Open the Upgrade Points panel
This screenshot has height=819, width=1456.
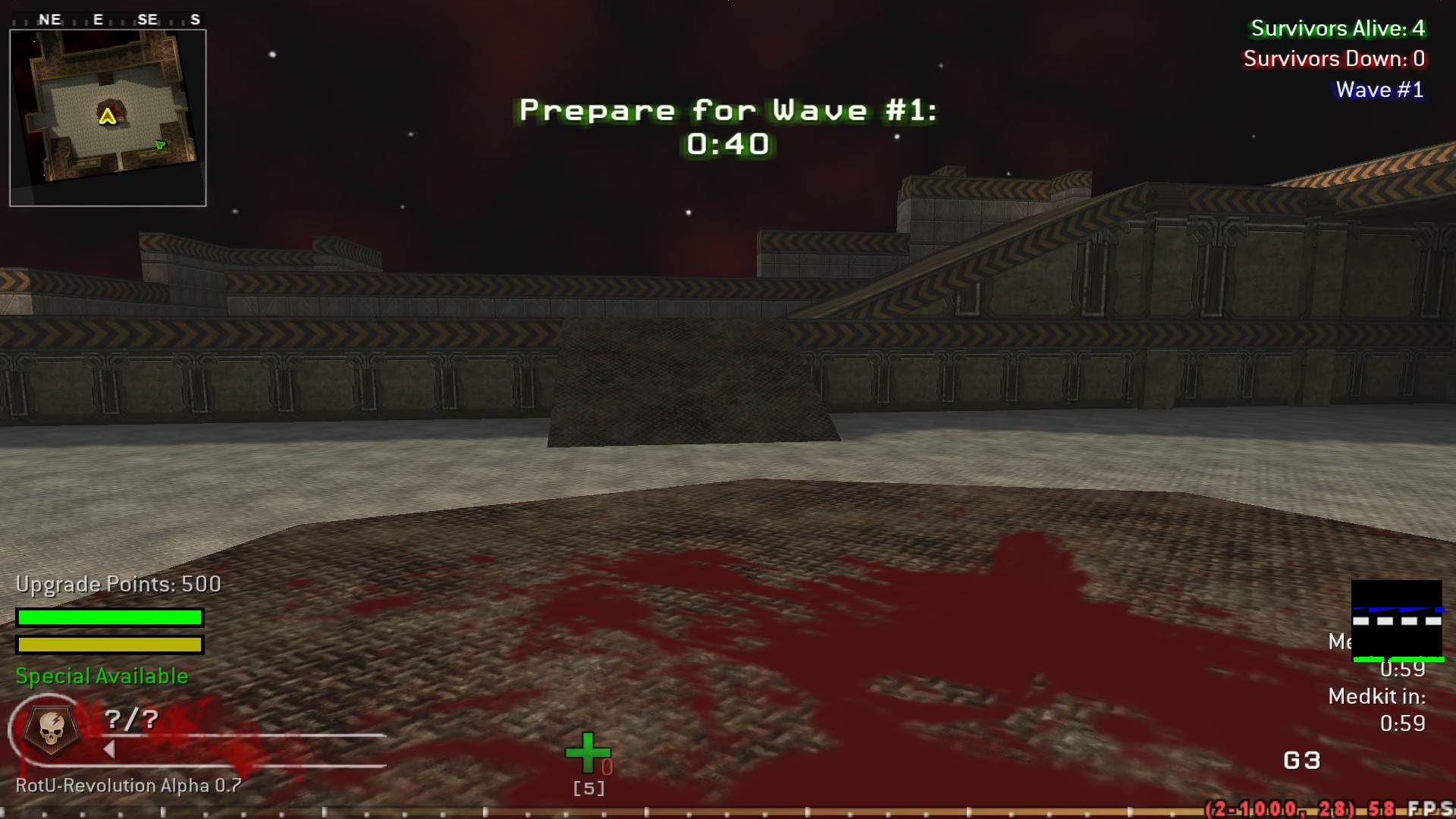click(118, 584)
